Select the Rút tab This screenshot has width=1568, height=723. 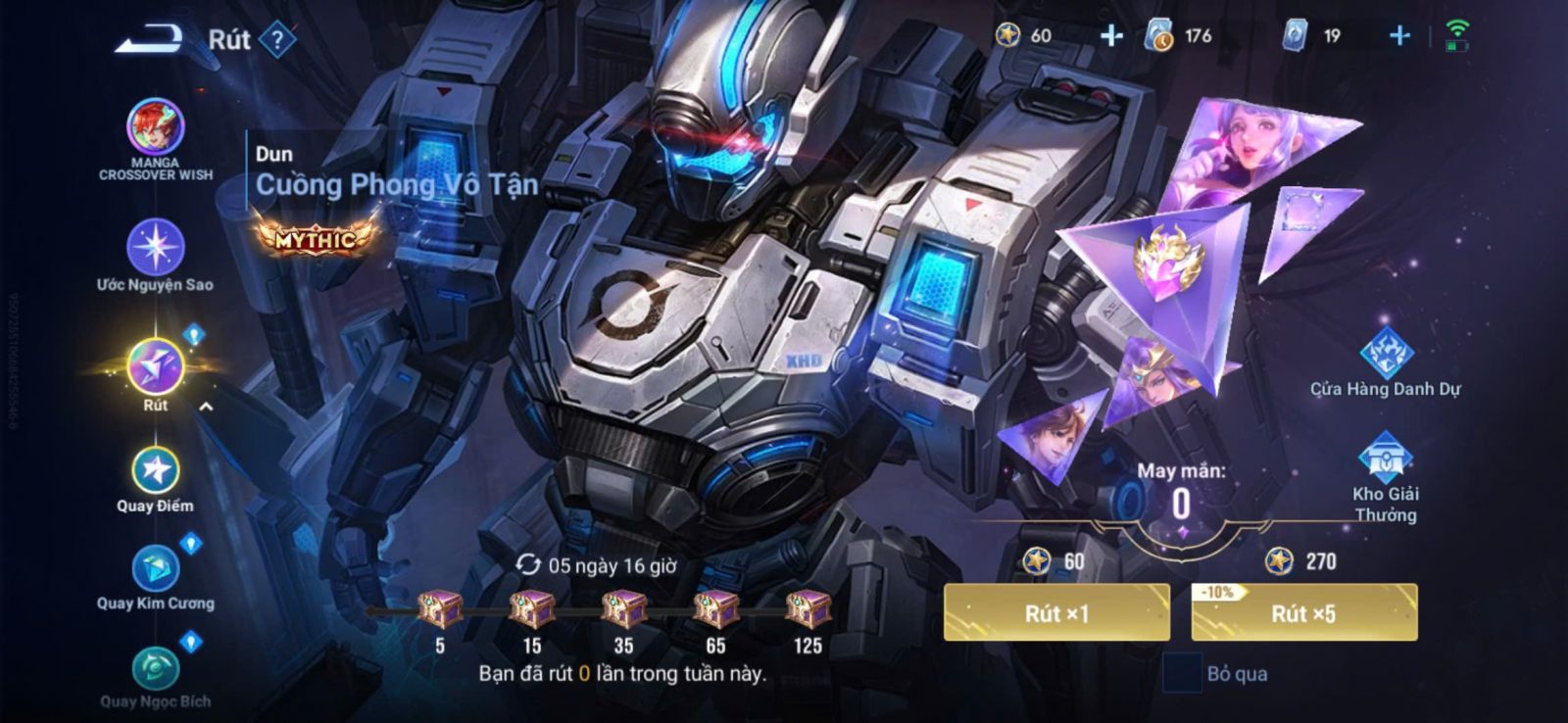point(155,367)
